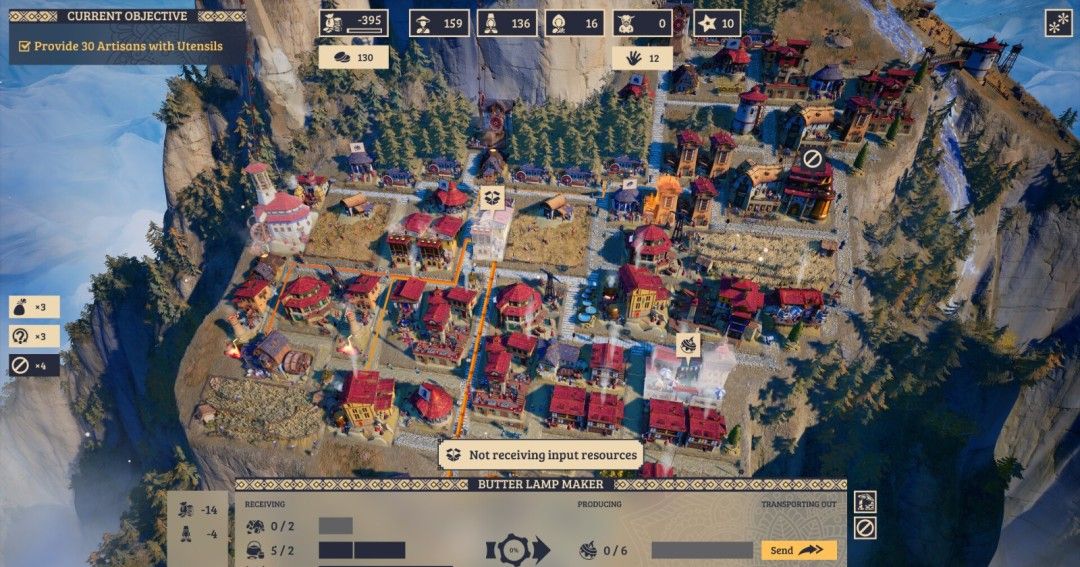Open the money balance showing -395

tap(354, 23)
